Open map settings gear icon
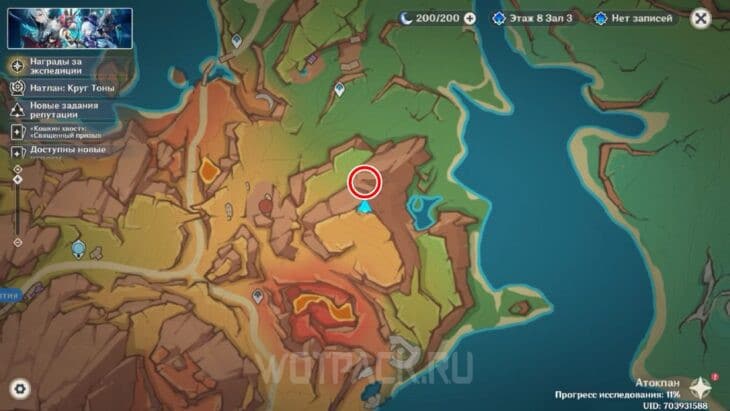 19,388
